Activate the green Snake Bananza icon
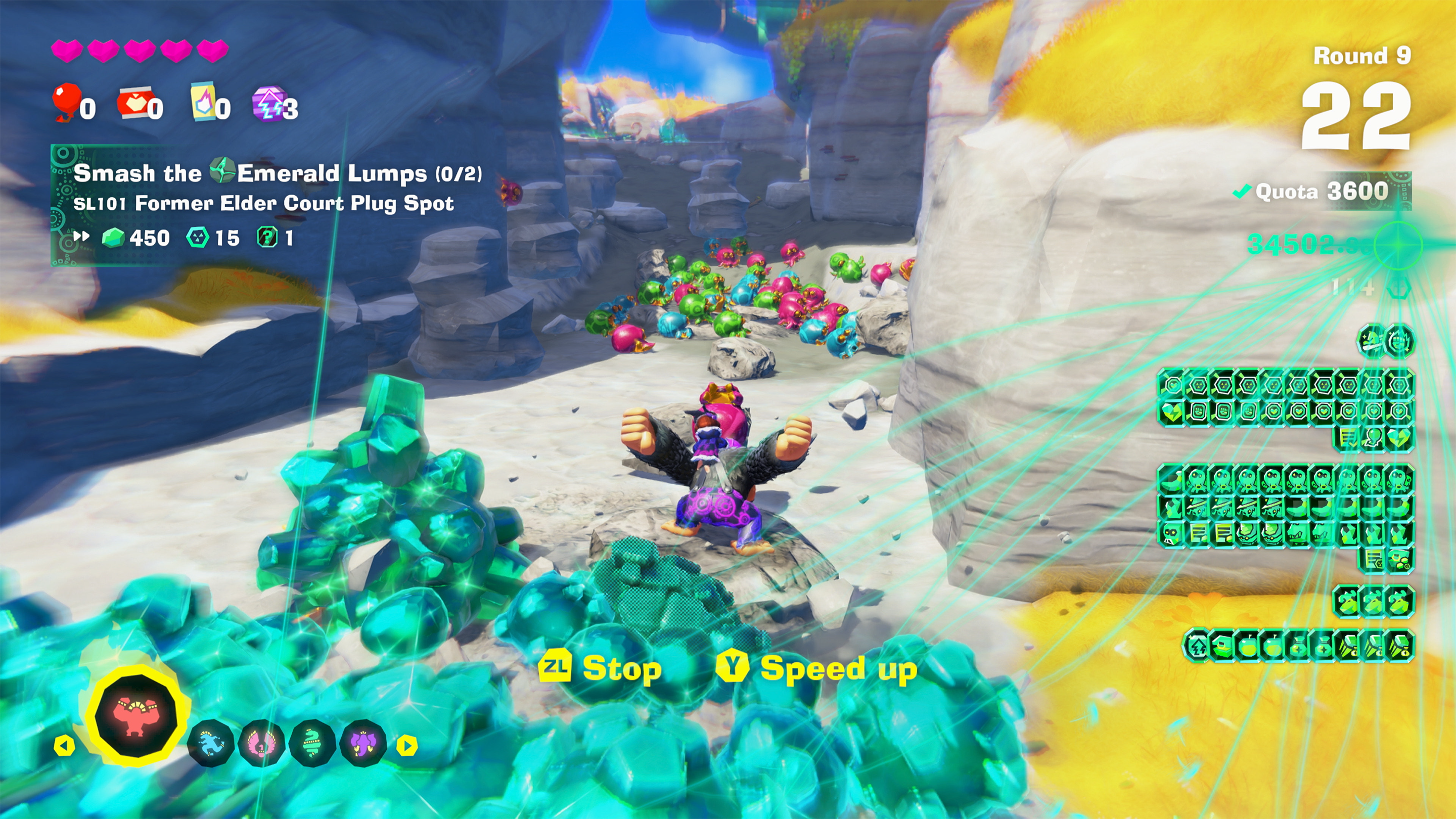 click(312, 743)
